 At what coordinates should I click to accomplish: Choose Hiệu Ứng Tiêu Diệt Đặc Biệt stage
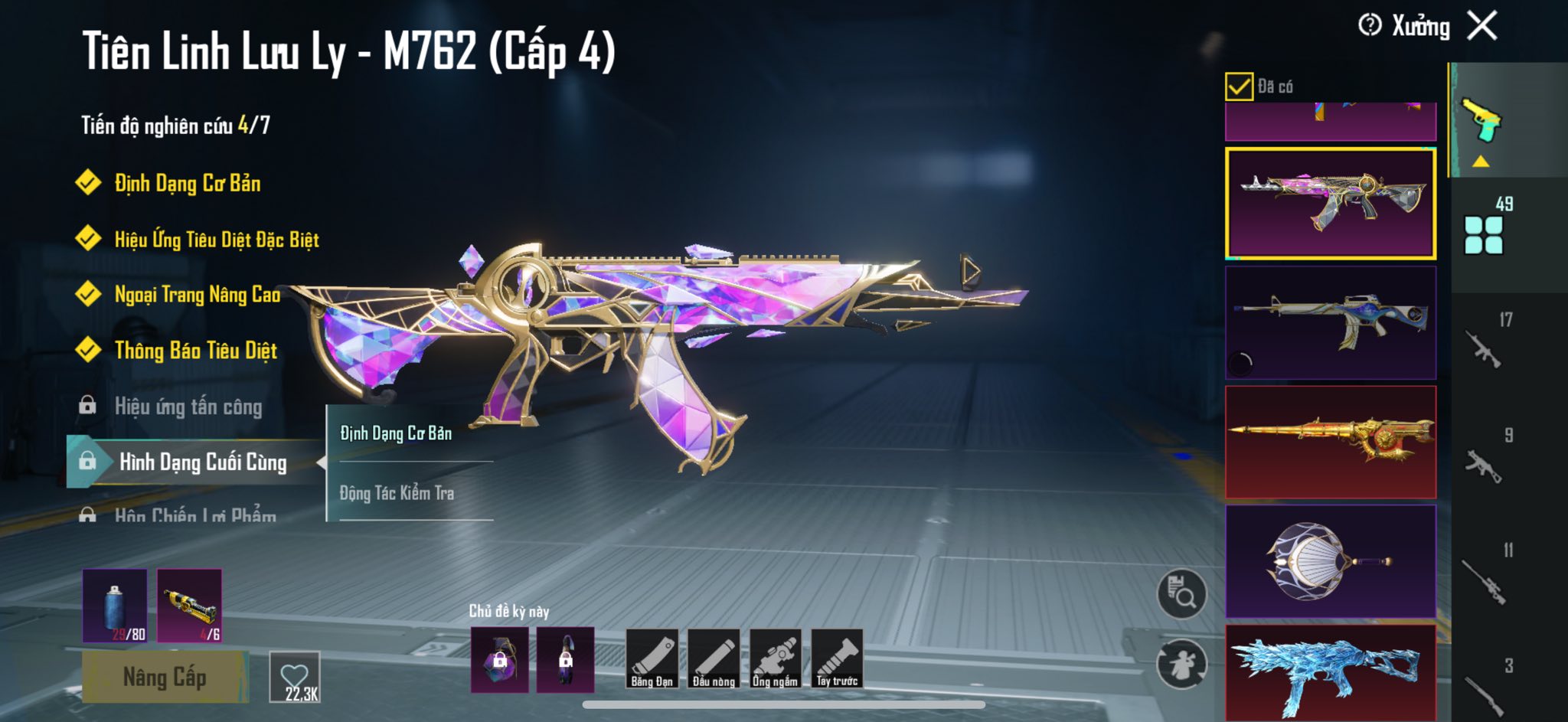click(216, 240)
